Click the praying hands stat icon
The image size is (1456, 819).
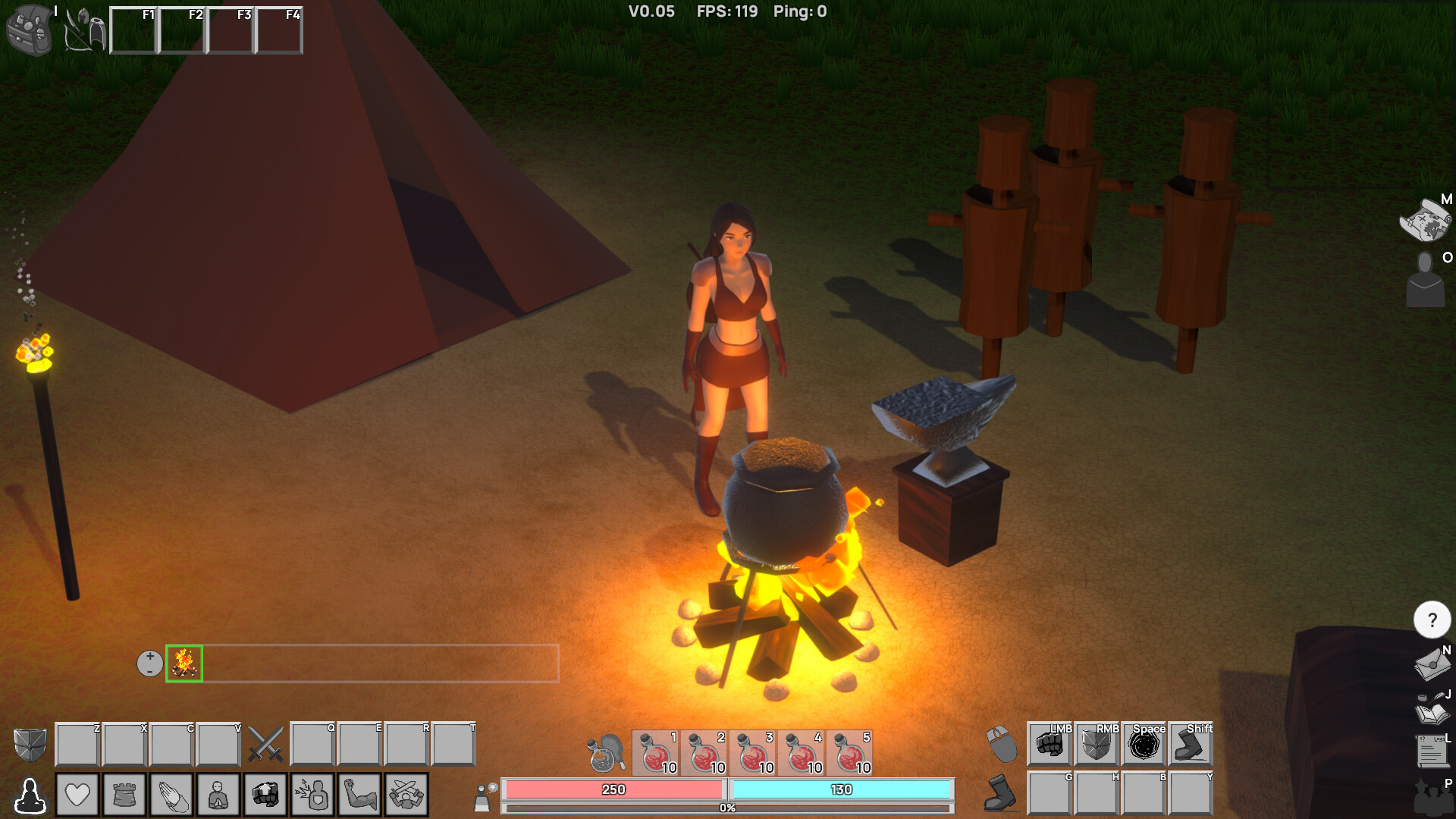pos(172,794)
